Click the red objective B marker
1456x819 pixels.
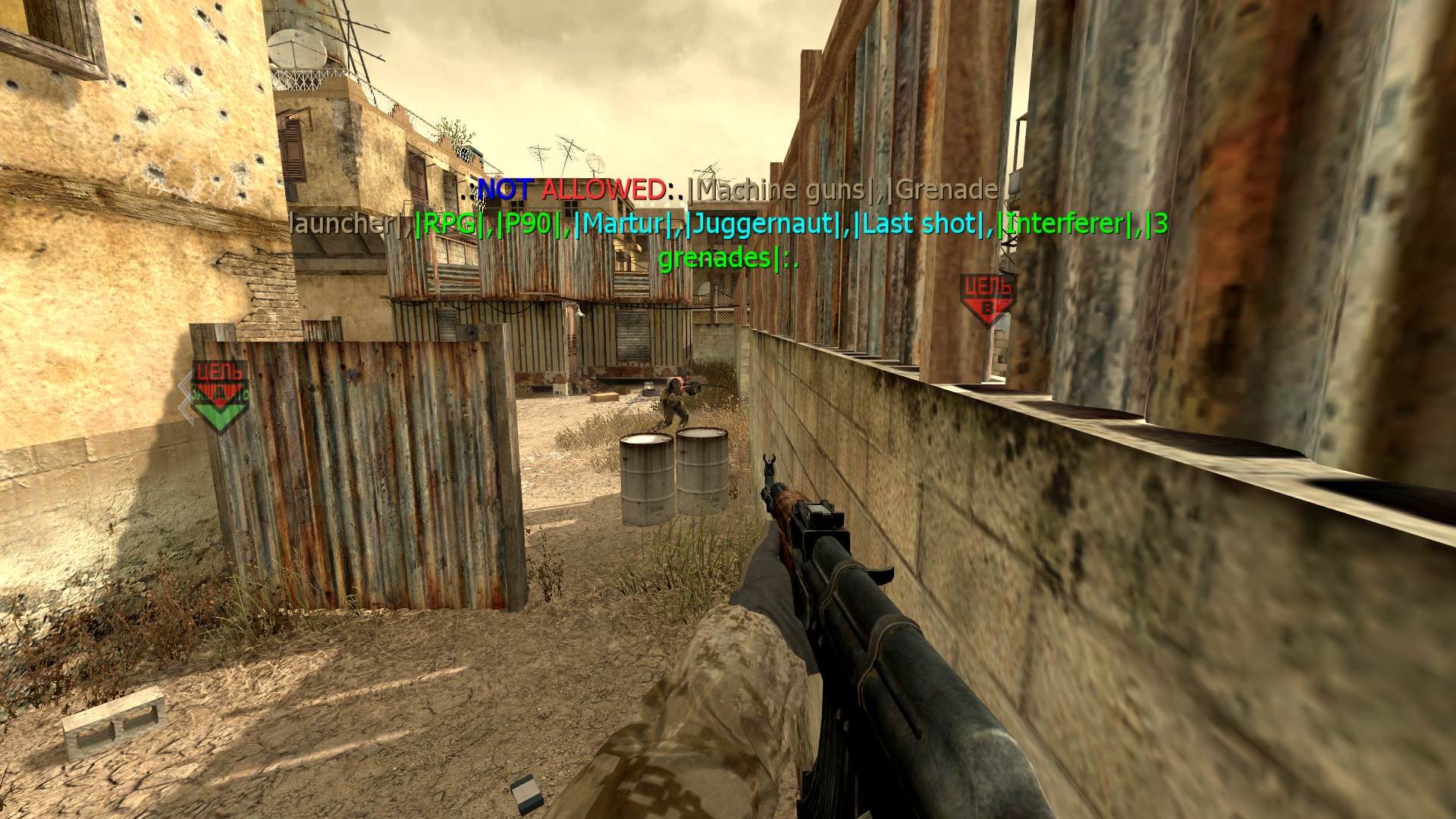tap(986, 299)
